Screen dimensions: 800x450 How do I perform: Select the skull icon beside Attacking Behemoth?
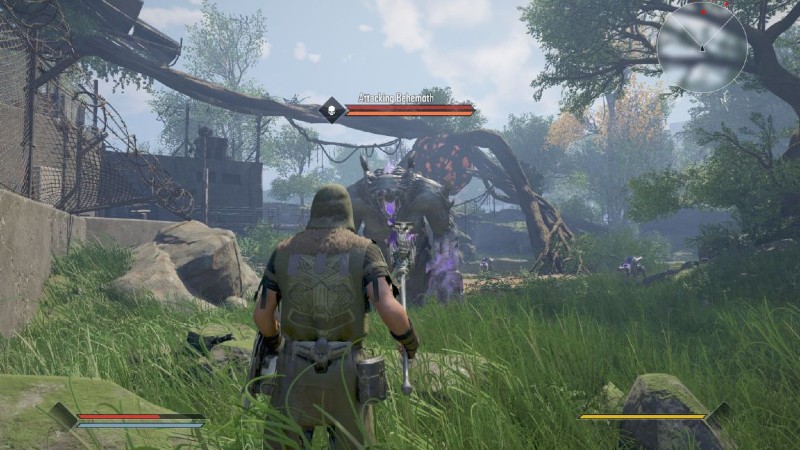pyautogui.click(x=331, y=110)
